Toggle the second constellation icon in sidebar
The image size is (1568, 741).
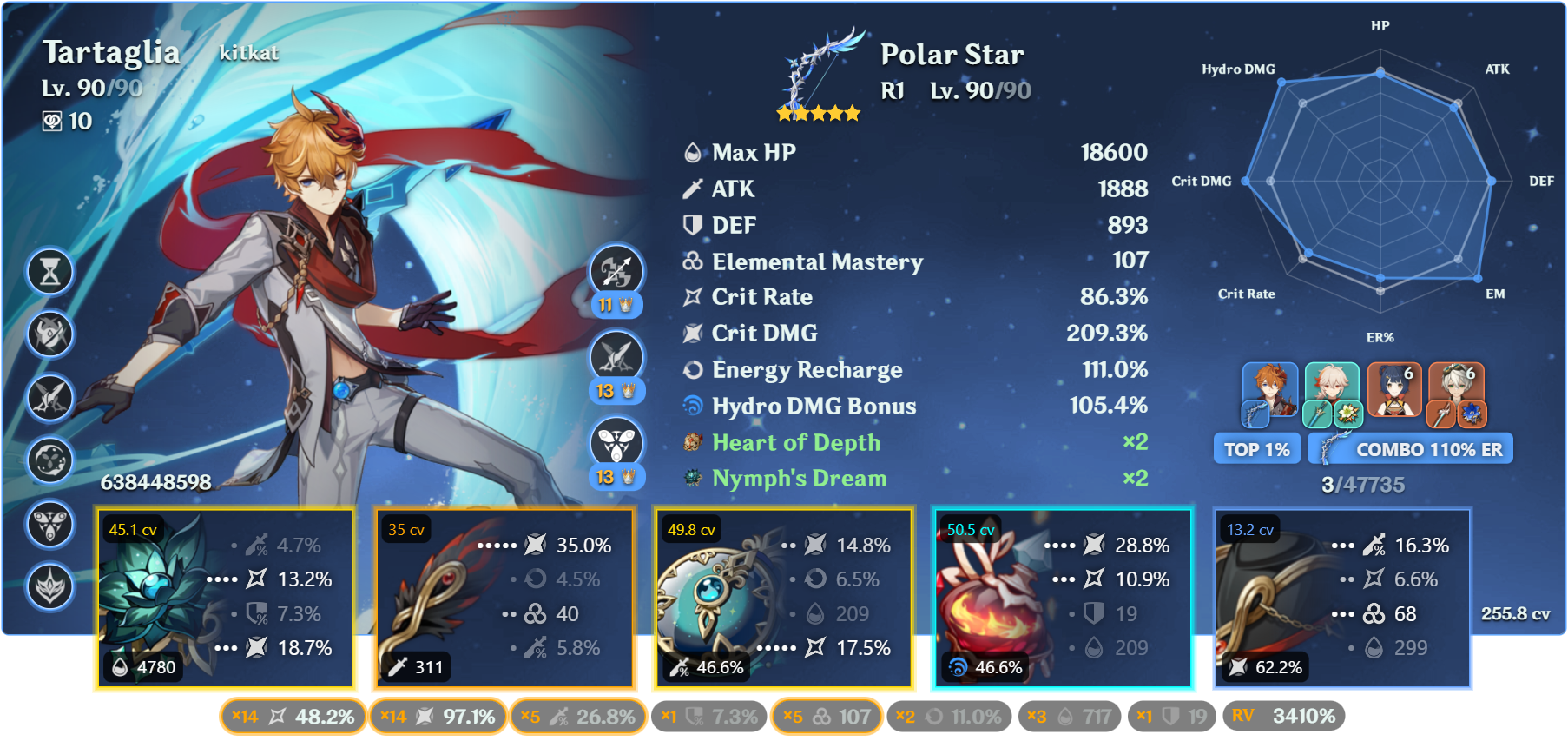49,334
